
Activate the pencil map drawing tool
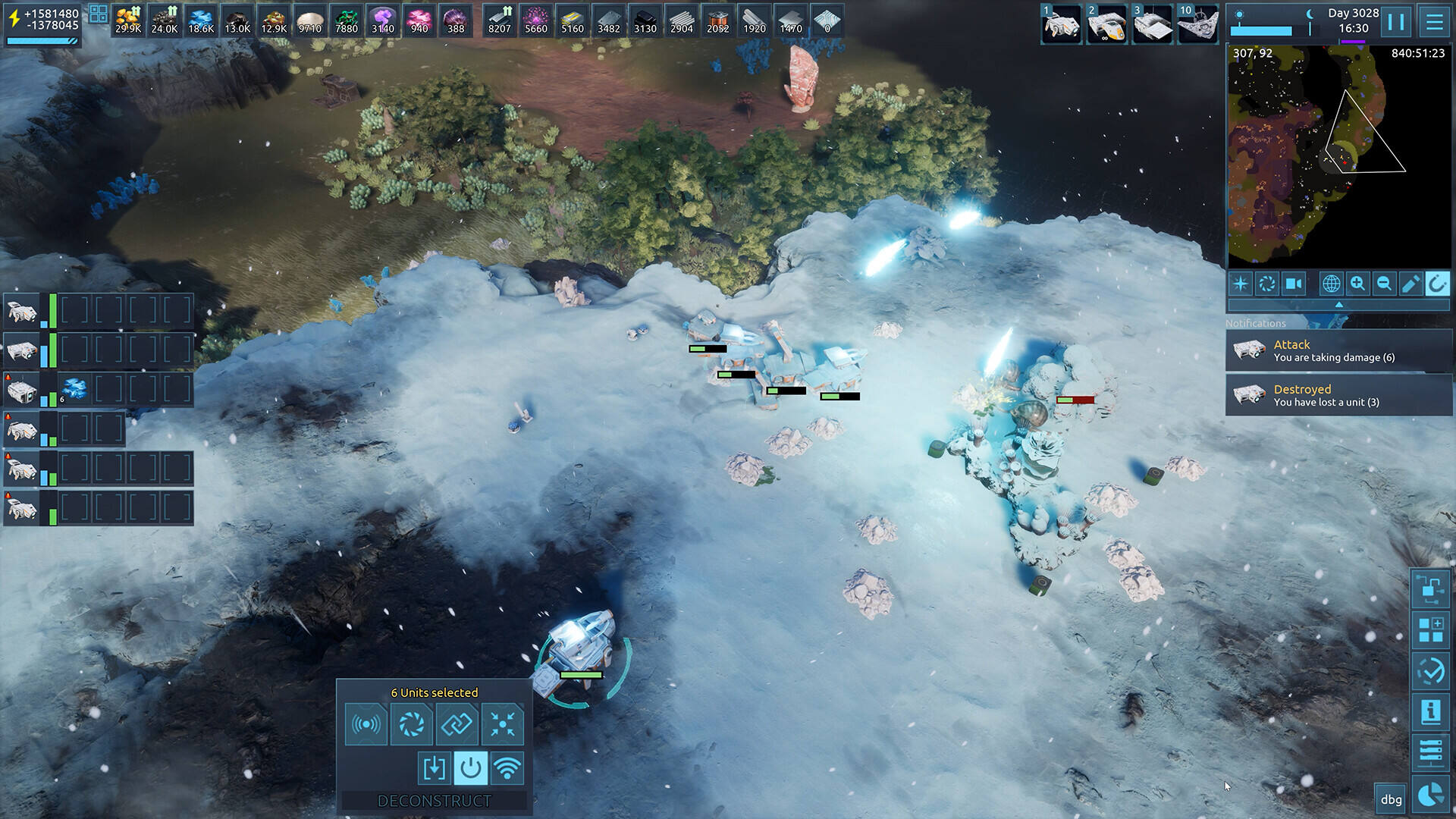pyautogui.click(x=1410, y=284)
